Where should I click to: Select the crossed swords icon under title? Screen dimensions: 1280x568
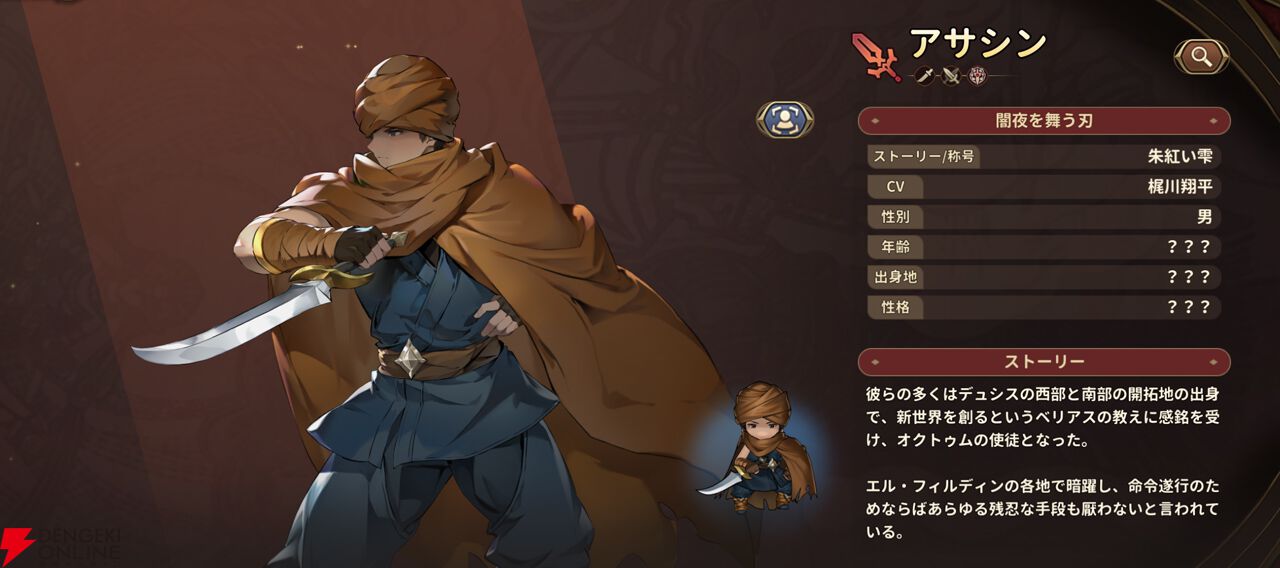pos(951,75)
